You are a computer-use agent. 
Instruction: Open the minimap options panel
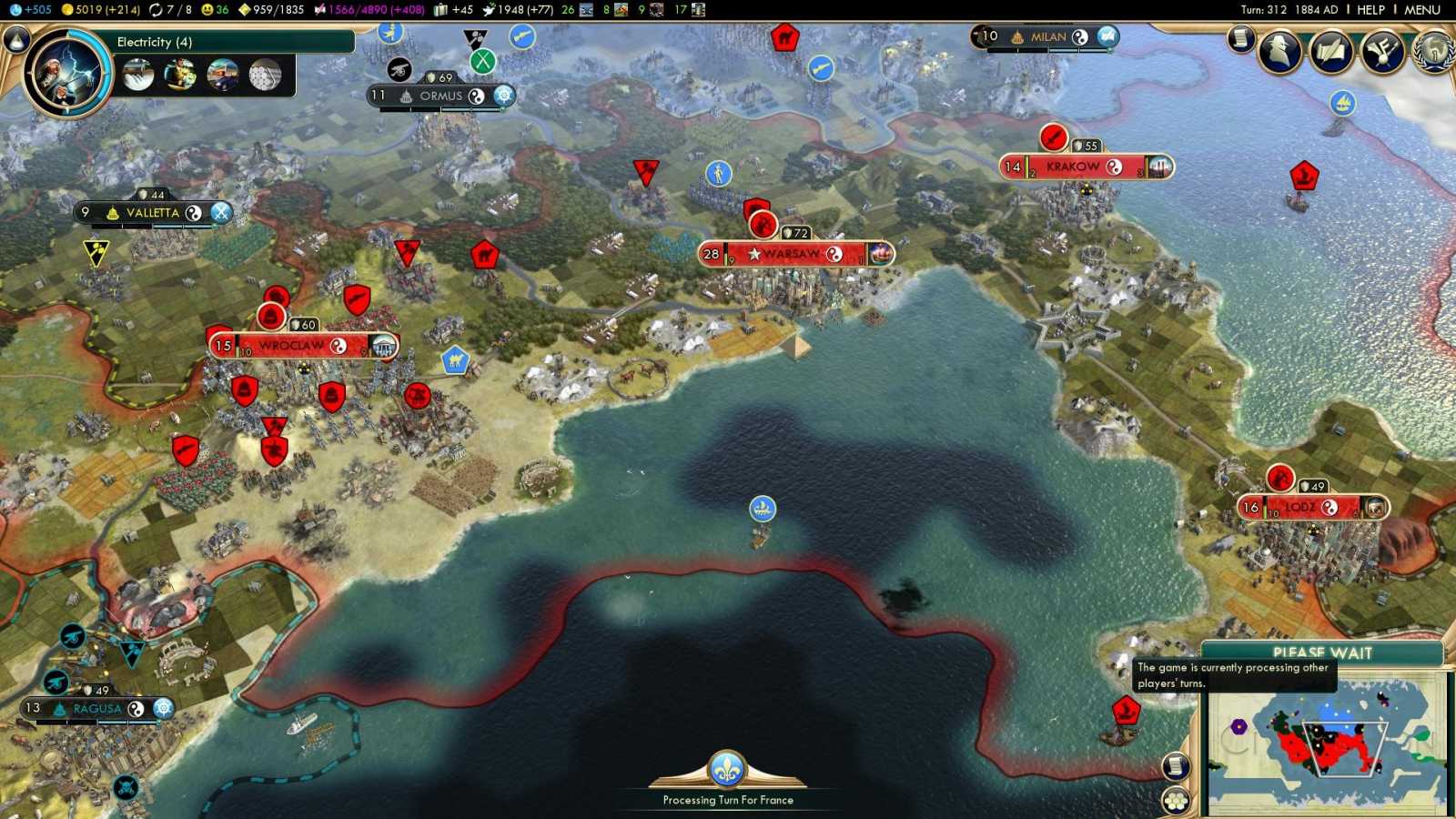click(x=1174, y=767)
